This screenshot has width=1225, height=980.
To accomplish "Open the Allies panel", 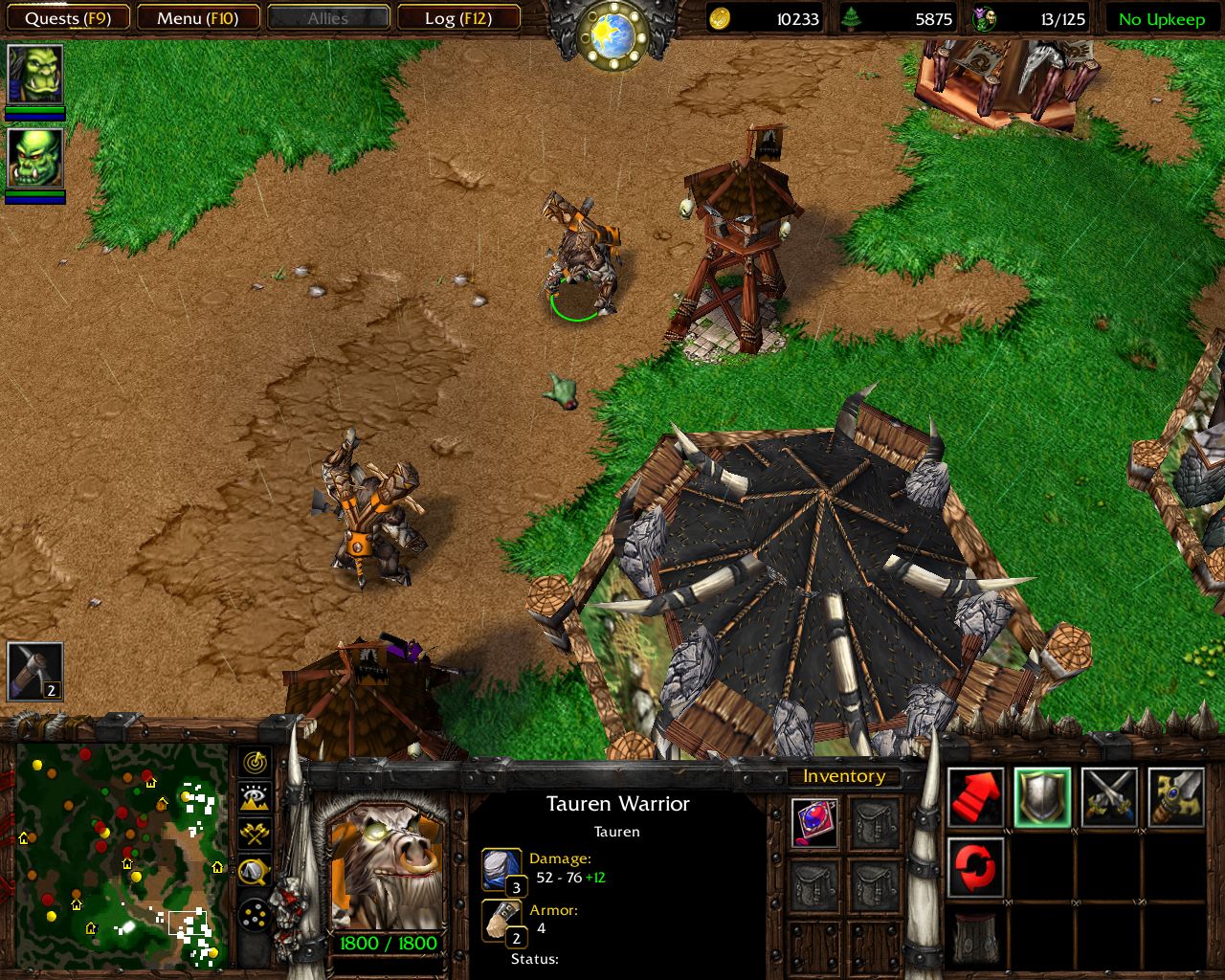I will 328,17.
